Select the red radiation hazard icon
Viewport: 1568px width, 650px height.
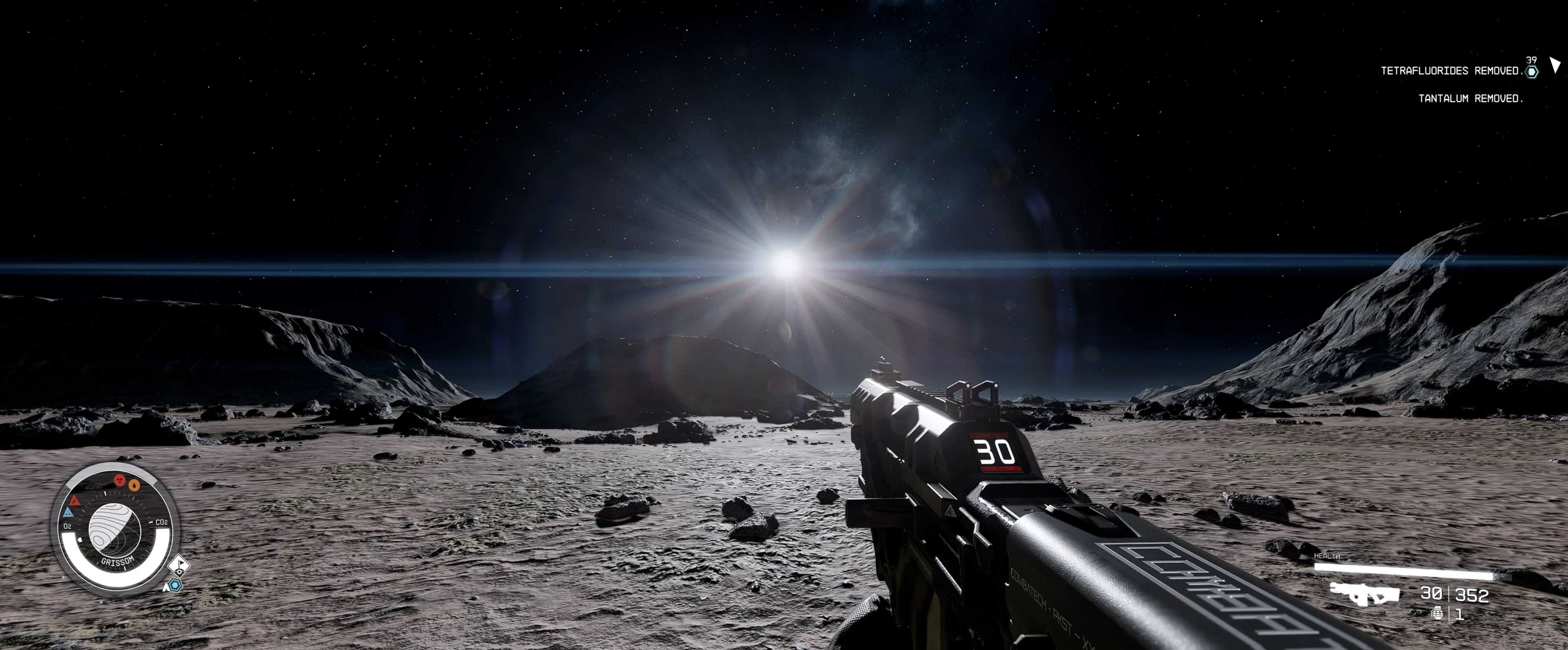[x=120, y=481]
